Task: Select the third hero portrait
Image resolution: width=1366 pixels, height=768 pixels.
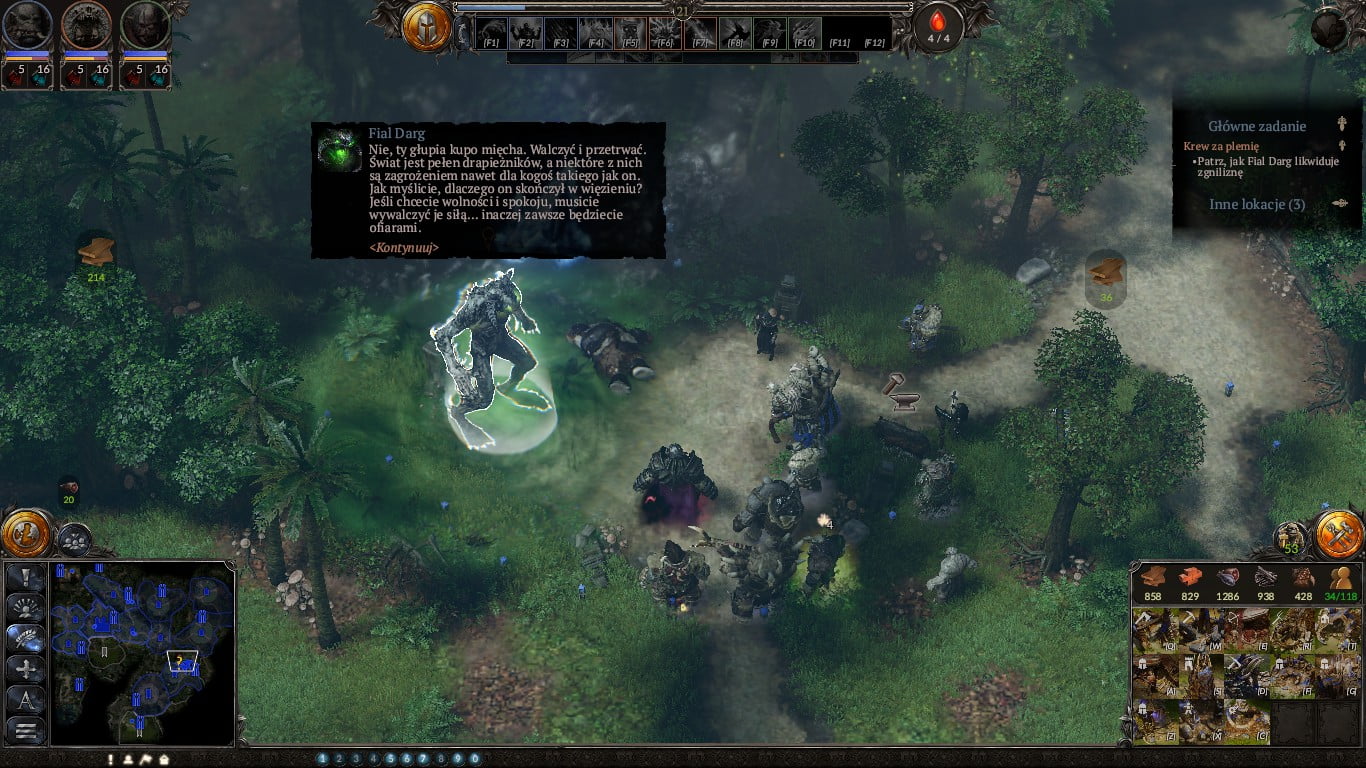Action: pyautogui.click(x=145, y=27)
